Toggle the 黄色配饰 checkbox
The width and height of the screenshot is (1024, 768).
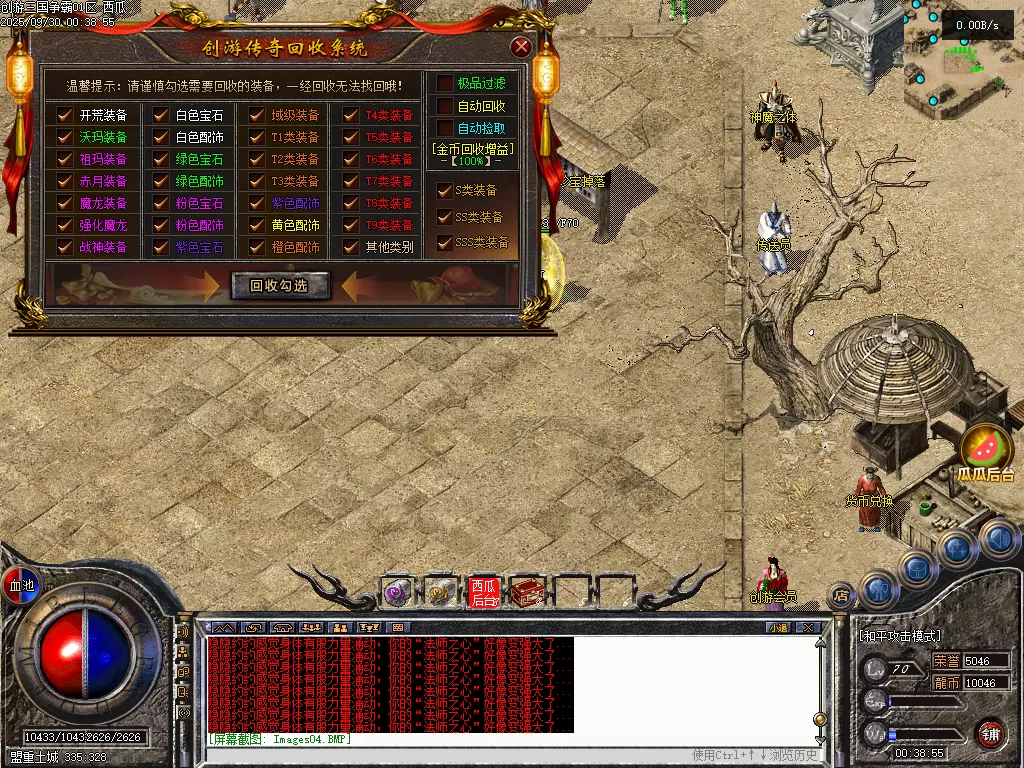257,225
